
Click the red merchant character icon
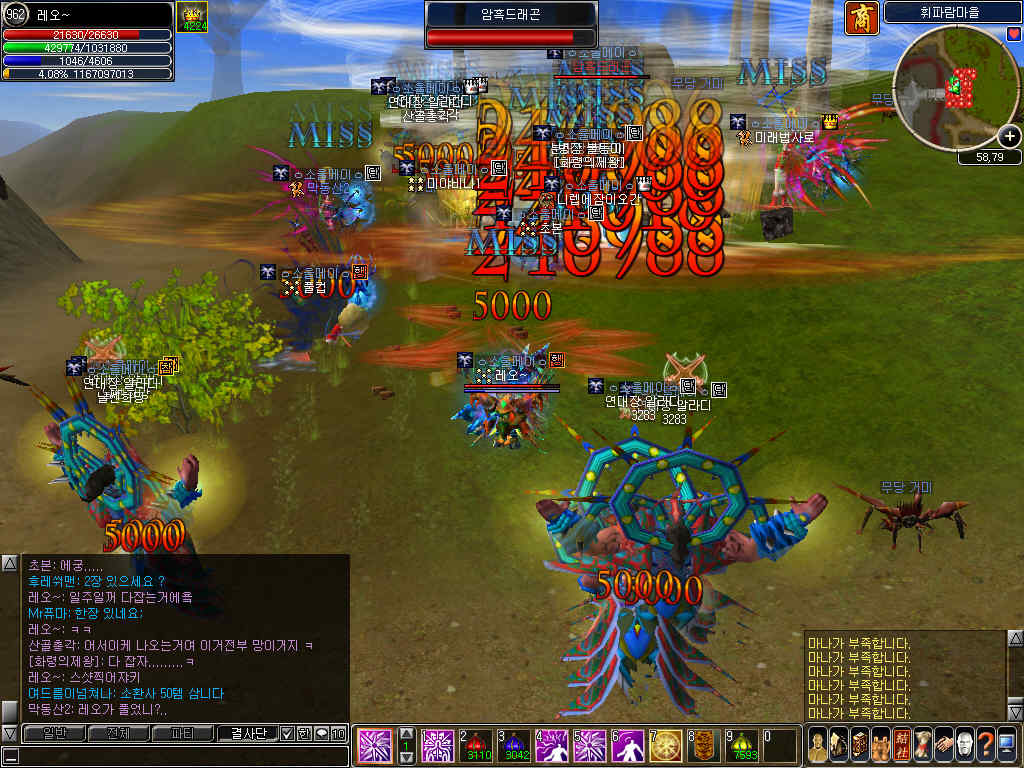click(857, 17)
